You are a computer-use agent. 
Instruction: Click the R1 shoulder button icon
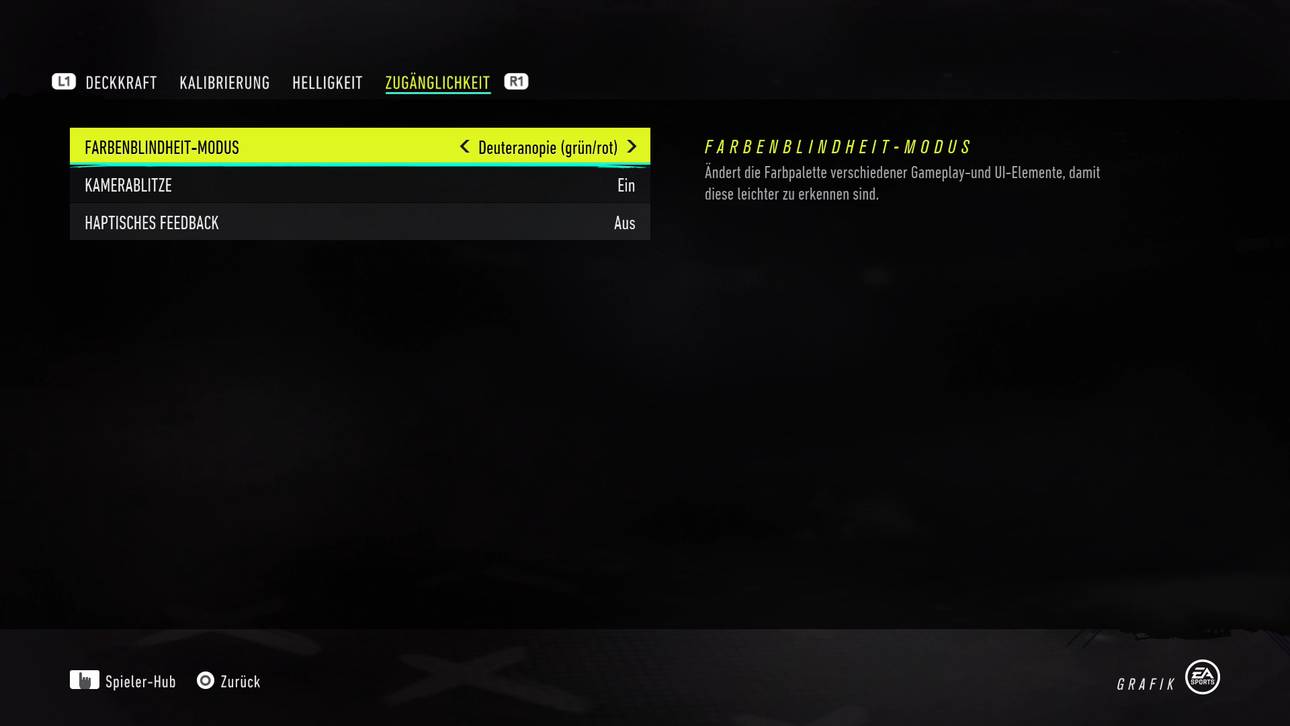tap(515, 81)
